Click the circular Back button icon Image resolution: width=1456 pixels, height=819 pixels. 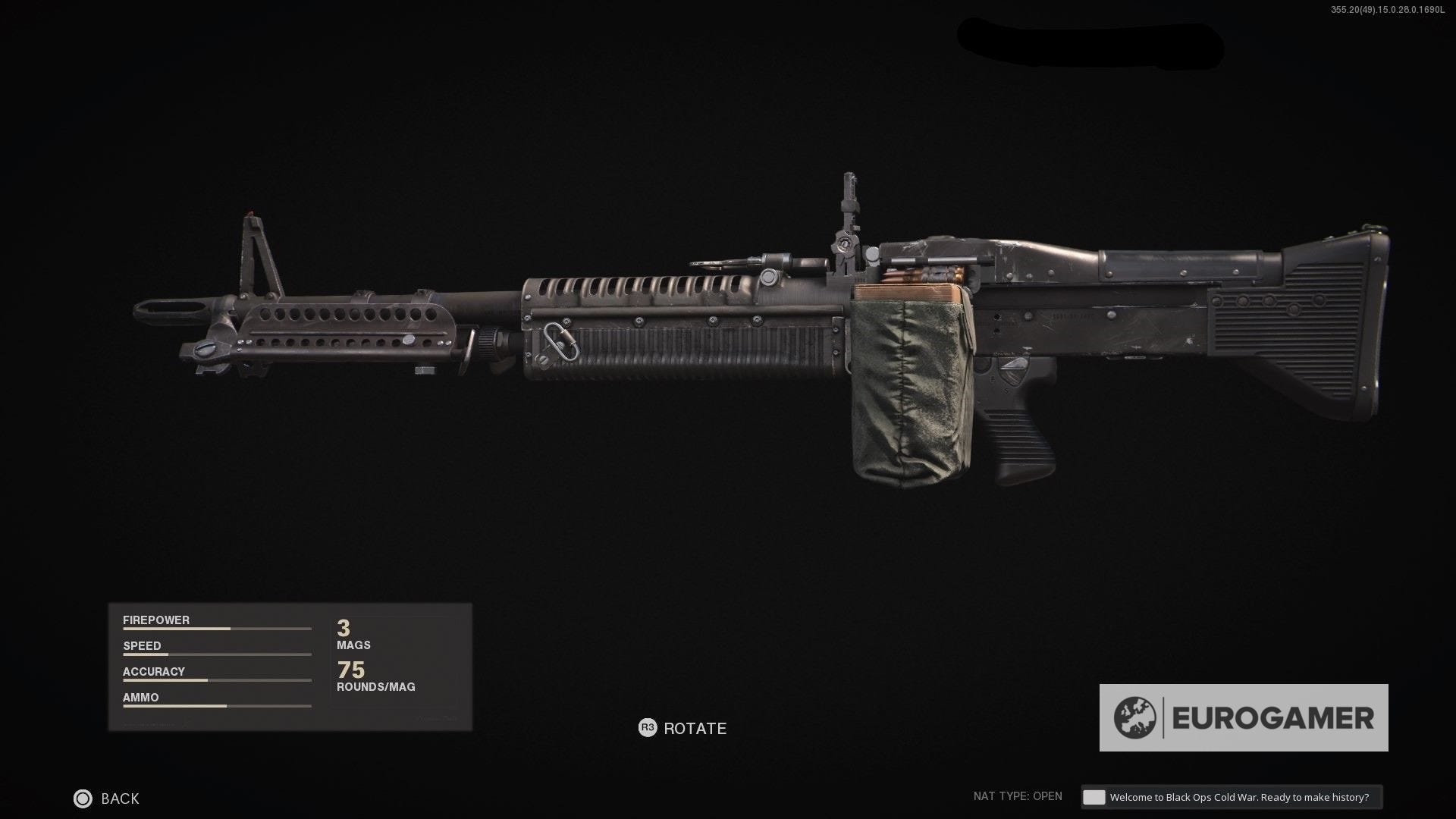point(82,799)
